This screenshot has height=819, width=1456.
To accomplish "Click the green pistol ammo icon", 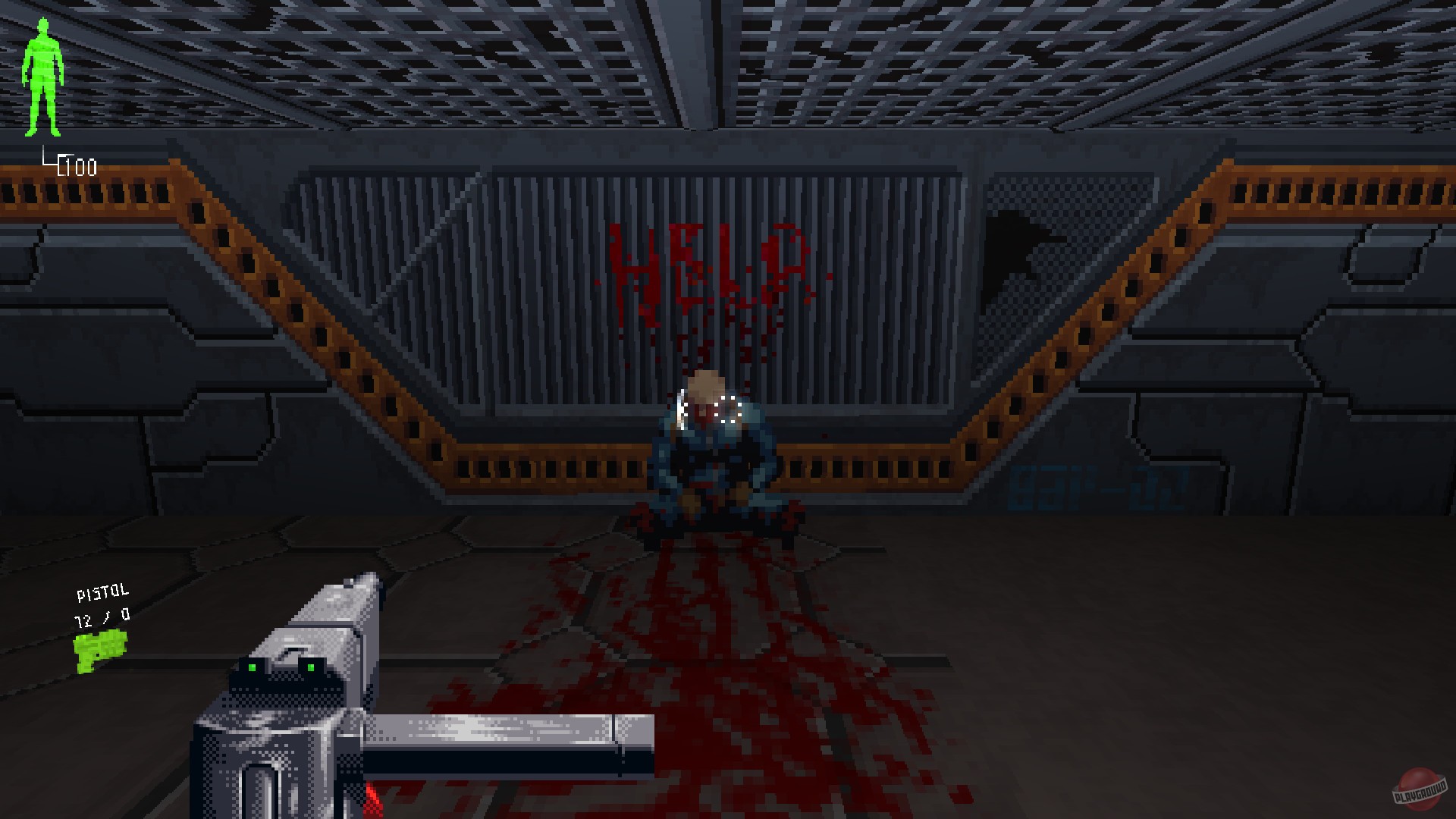I will tap(100, 645).
